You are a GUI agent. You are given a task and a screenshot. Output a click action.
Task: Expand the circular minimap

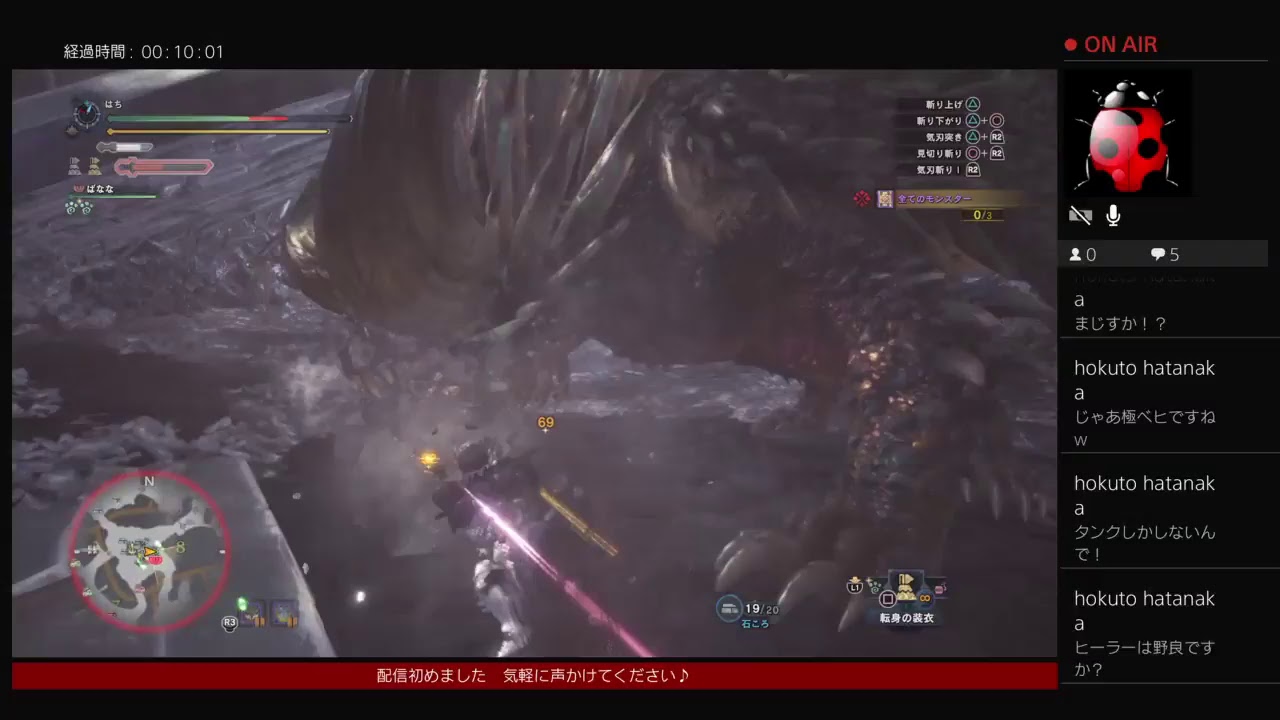click(148, 550)
